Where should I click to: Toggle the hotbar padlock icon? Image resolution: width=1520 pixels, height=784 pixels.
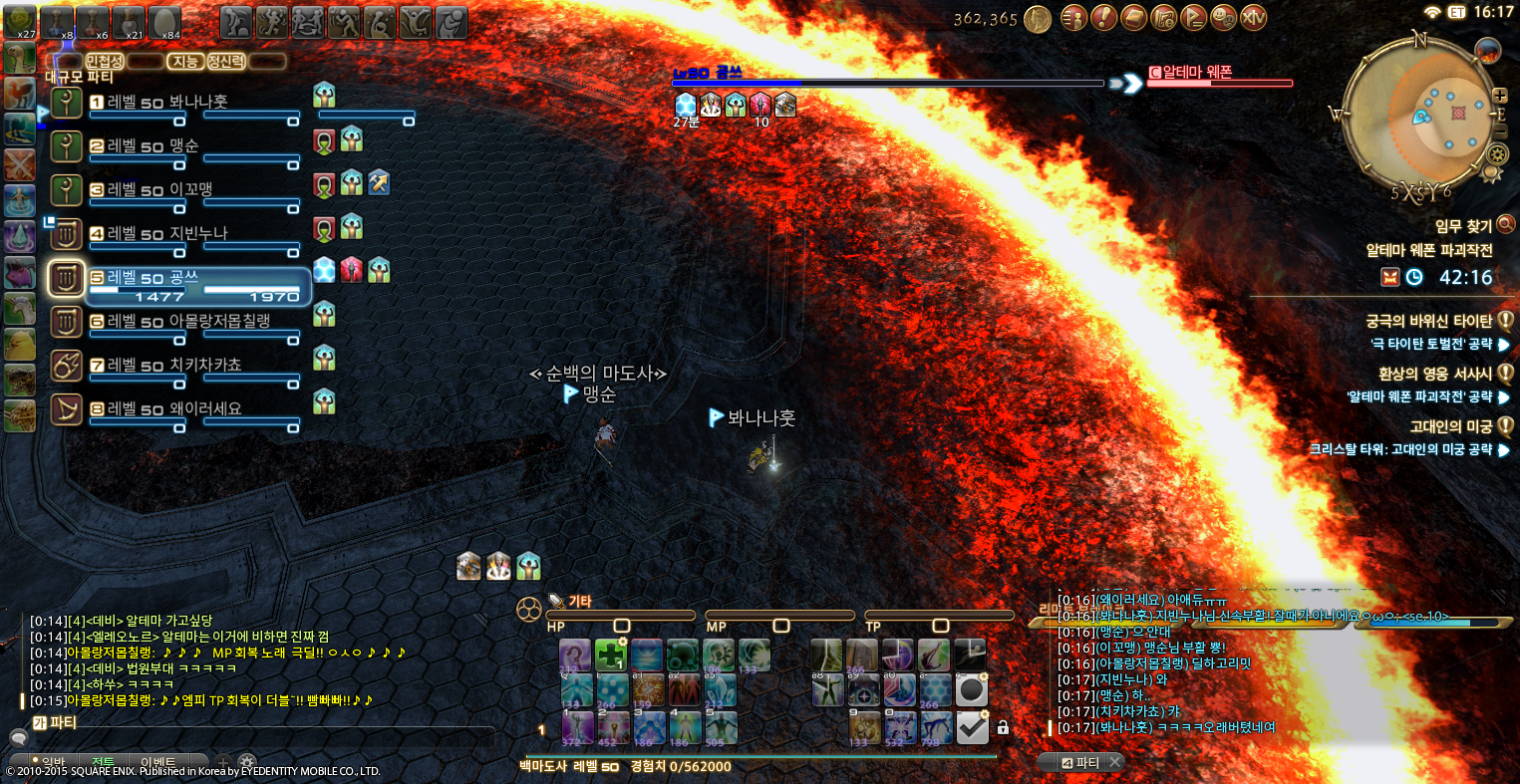coord(1003,728)
